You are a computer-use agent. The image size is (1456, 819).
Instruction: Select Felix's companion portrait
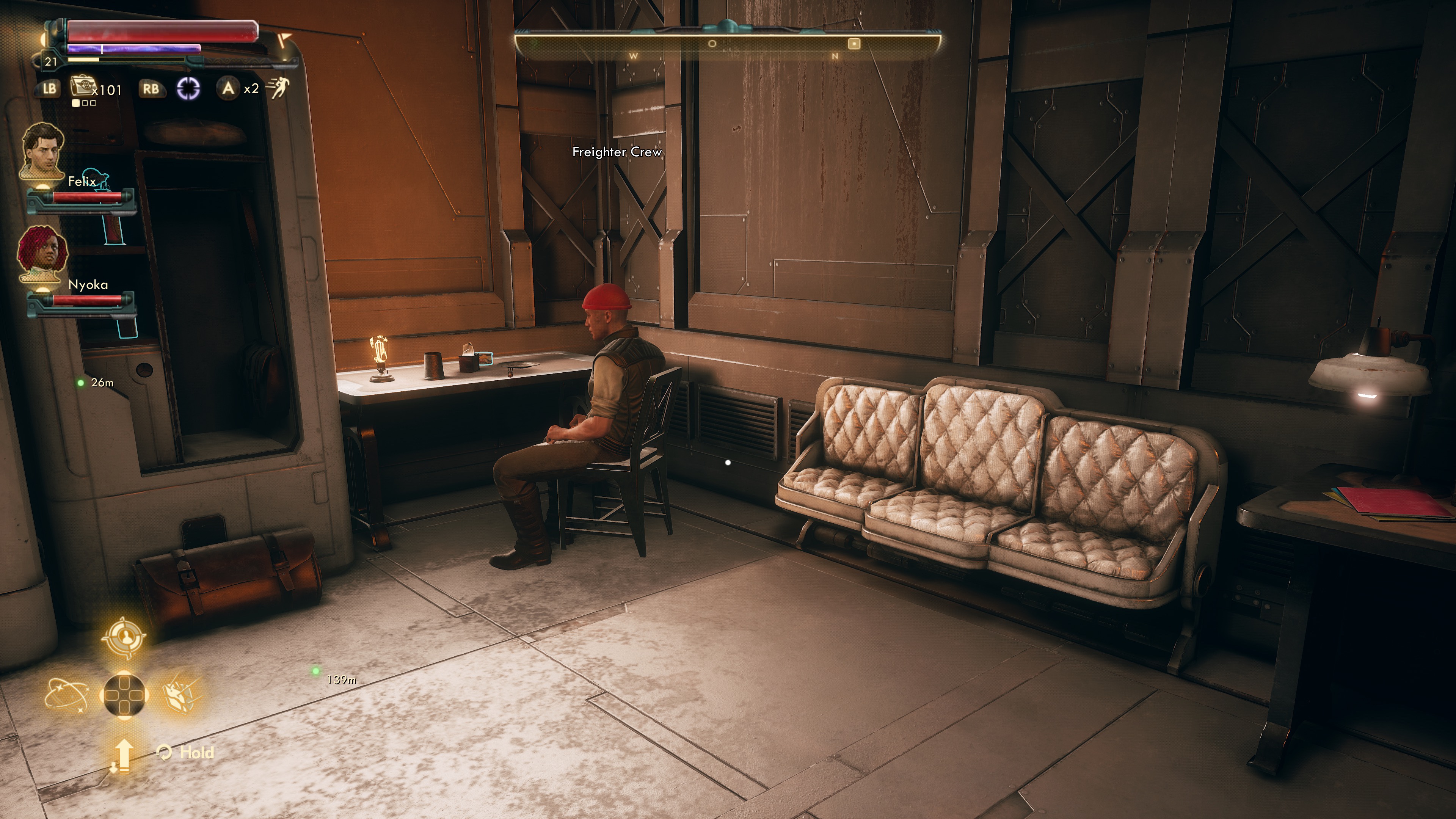(43, 151)
